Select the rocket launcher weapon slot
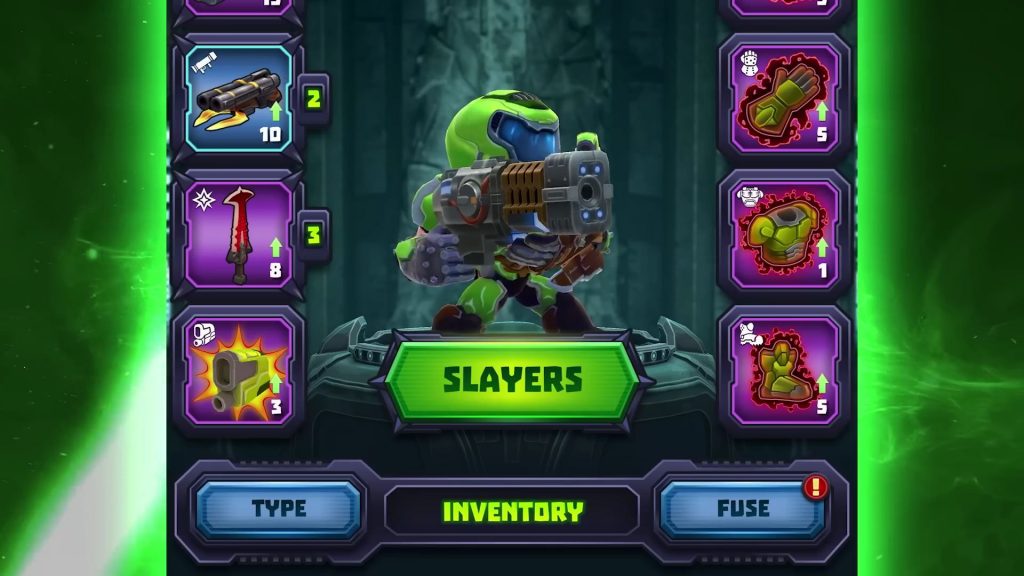The image size is (1024, 576). [239, 98]
